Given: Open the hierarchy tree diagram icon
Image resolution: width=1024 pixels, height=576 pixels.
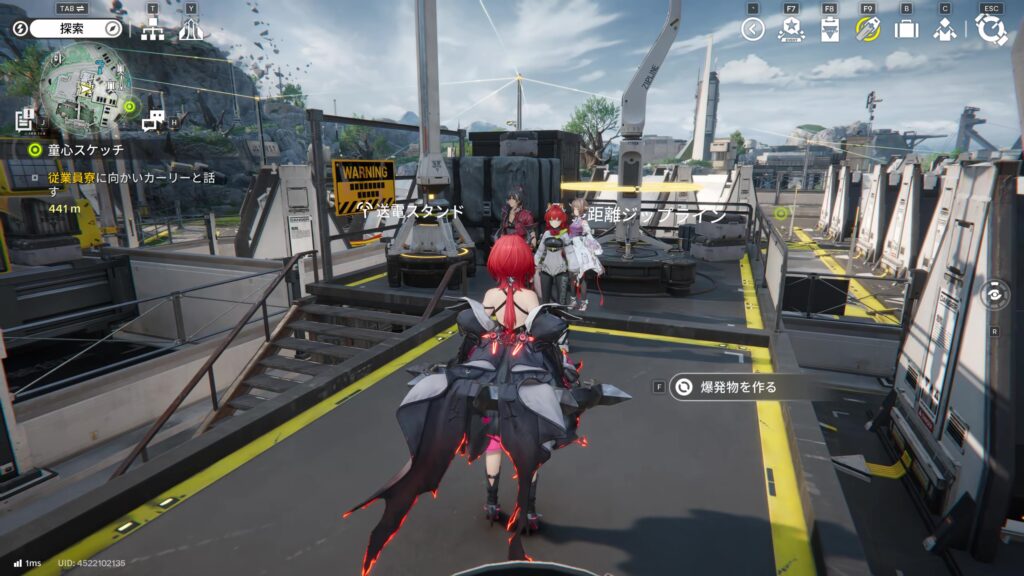Looking at the screenshot, I should (x=152, y=30).
